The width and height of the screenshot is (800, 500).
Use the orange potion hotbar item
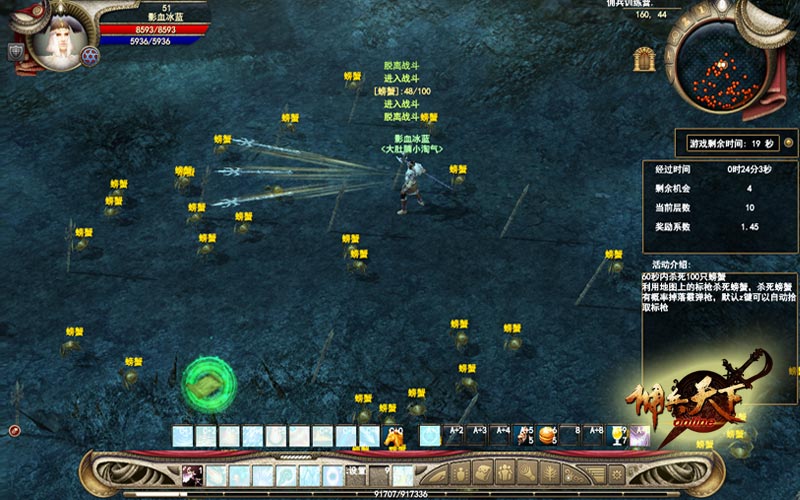point(546,435)
